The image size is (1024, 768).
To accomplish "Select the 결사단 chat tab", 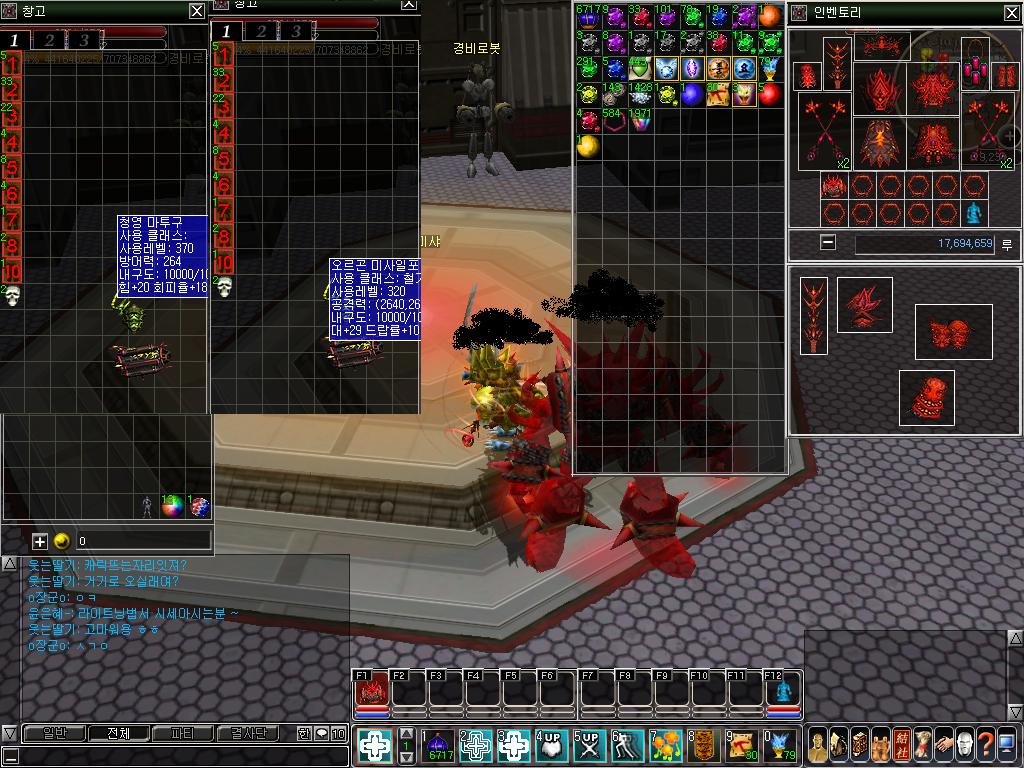I will (x=248, y=733).
